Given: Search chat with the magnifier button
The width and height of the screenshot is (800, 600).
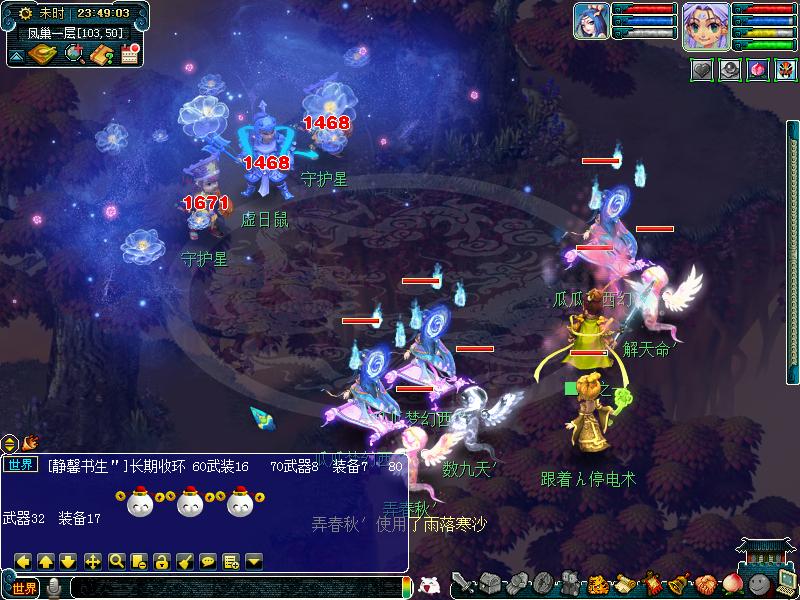Looking at the screenshot, I should pyautogui.click(x=116, y=561).
